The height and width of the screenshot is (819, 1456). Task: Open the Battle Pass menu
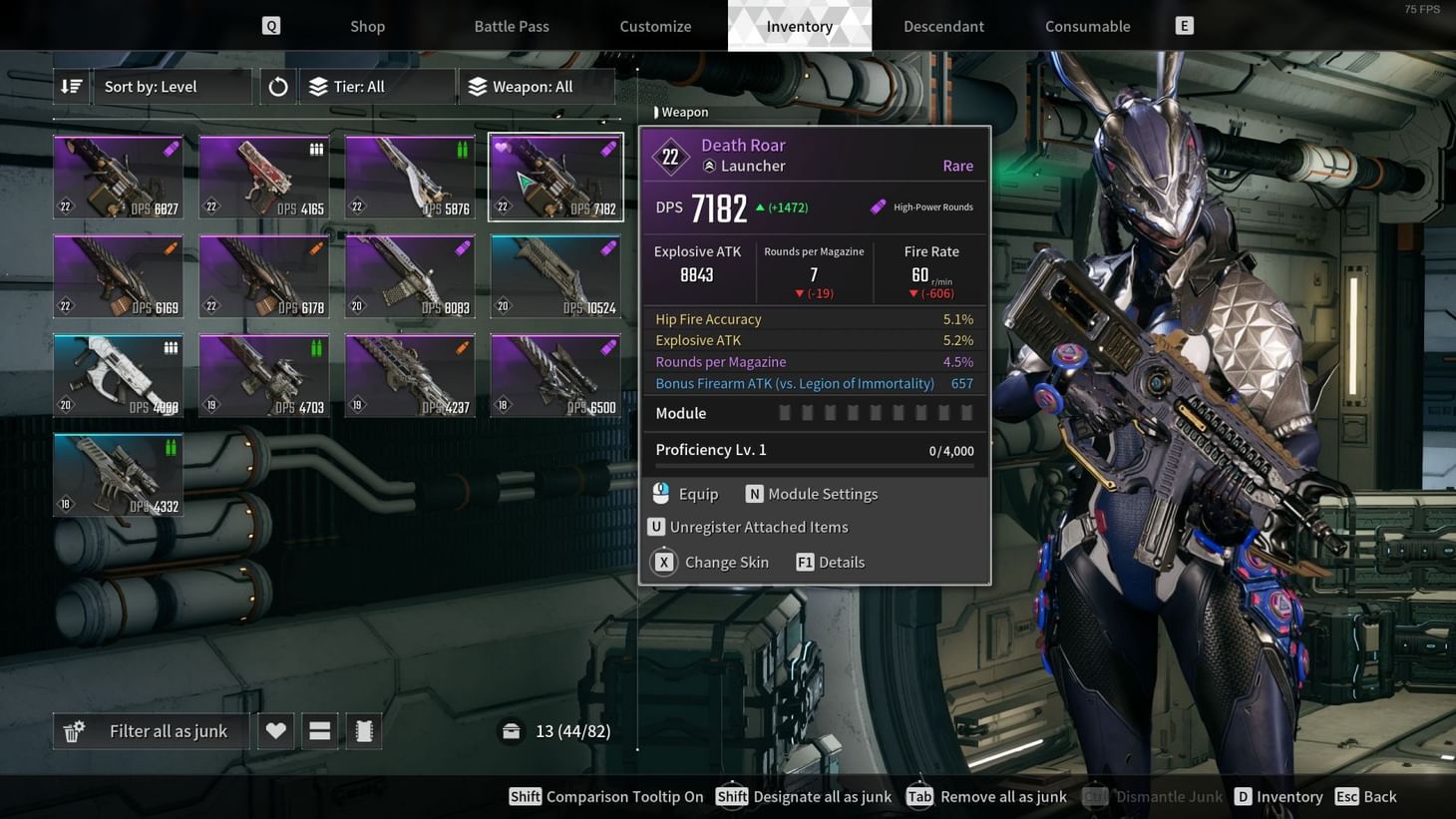(x=512, y=26)
